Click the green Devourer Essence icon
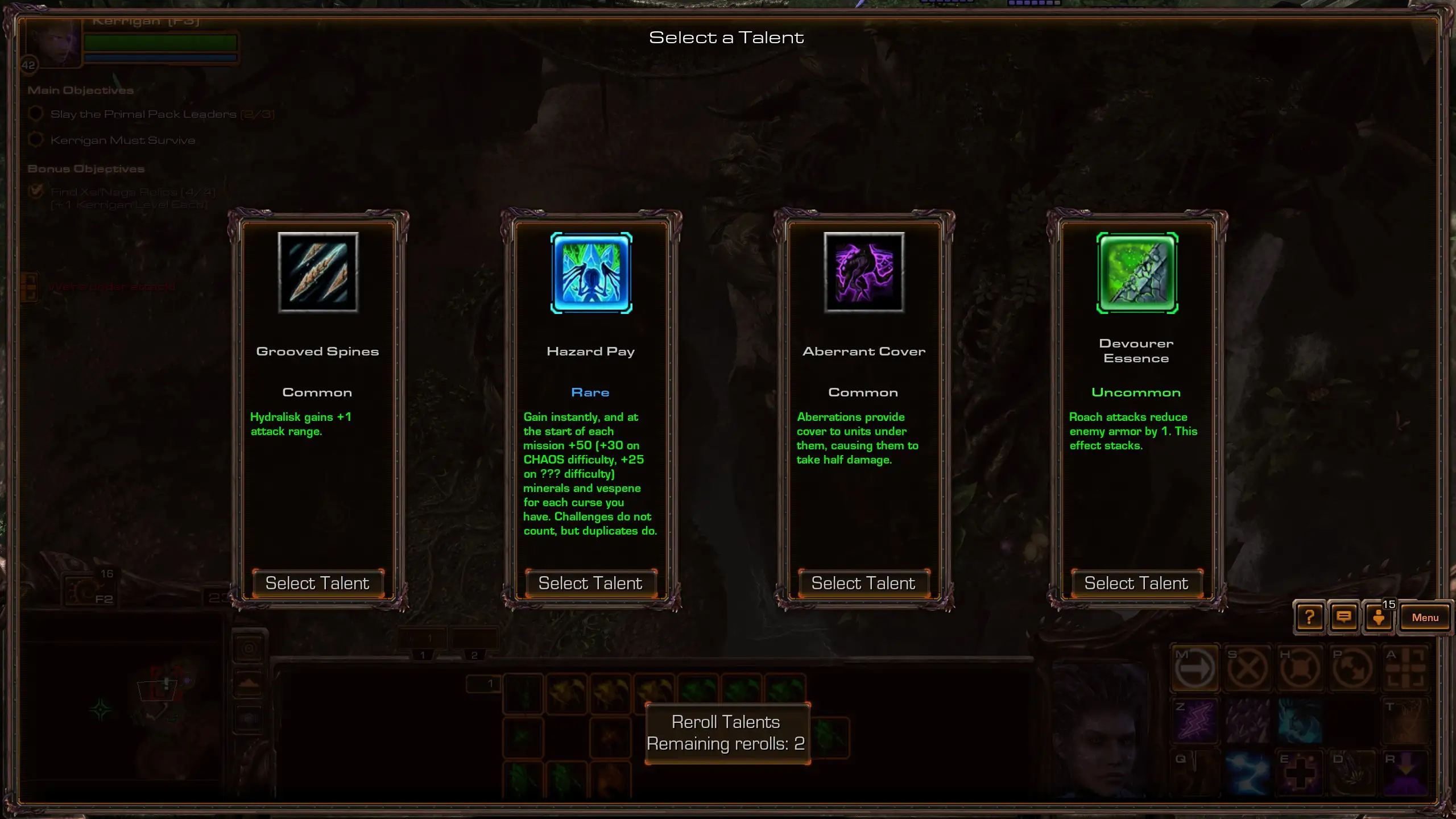Screen dimensions: 1456x819 click(1137, 272)
